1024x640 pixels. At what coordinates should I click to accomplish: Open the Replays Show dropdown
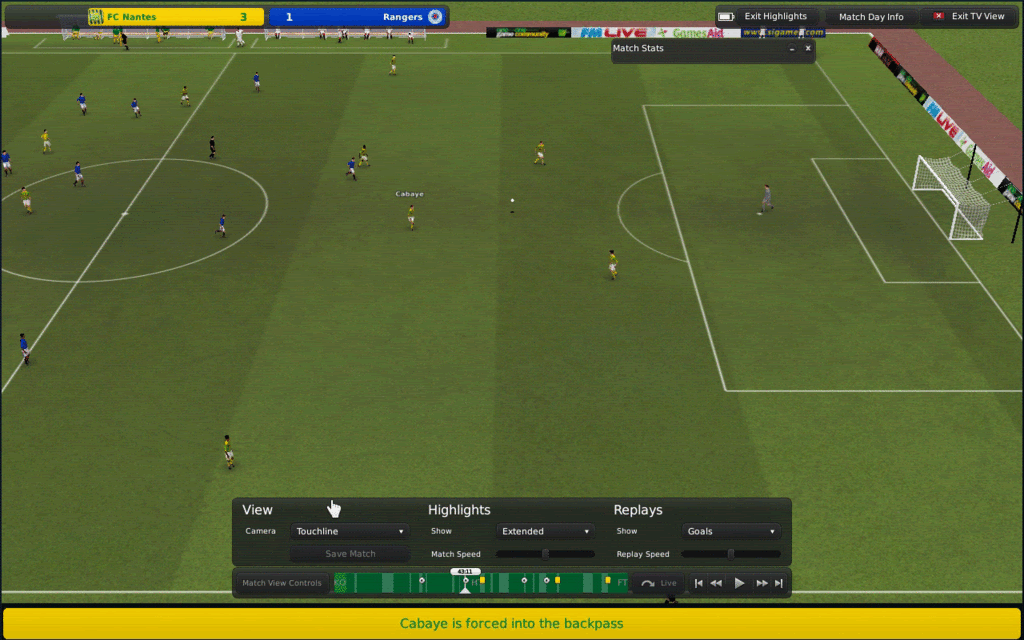731,531
